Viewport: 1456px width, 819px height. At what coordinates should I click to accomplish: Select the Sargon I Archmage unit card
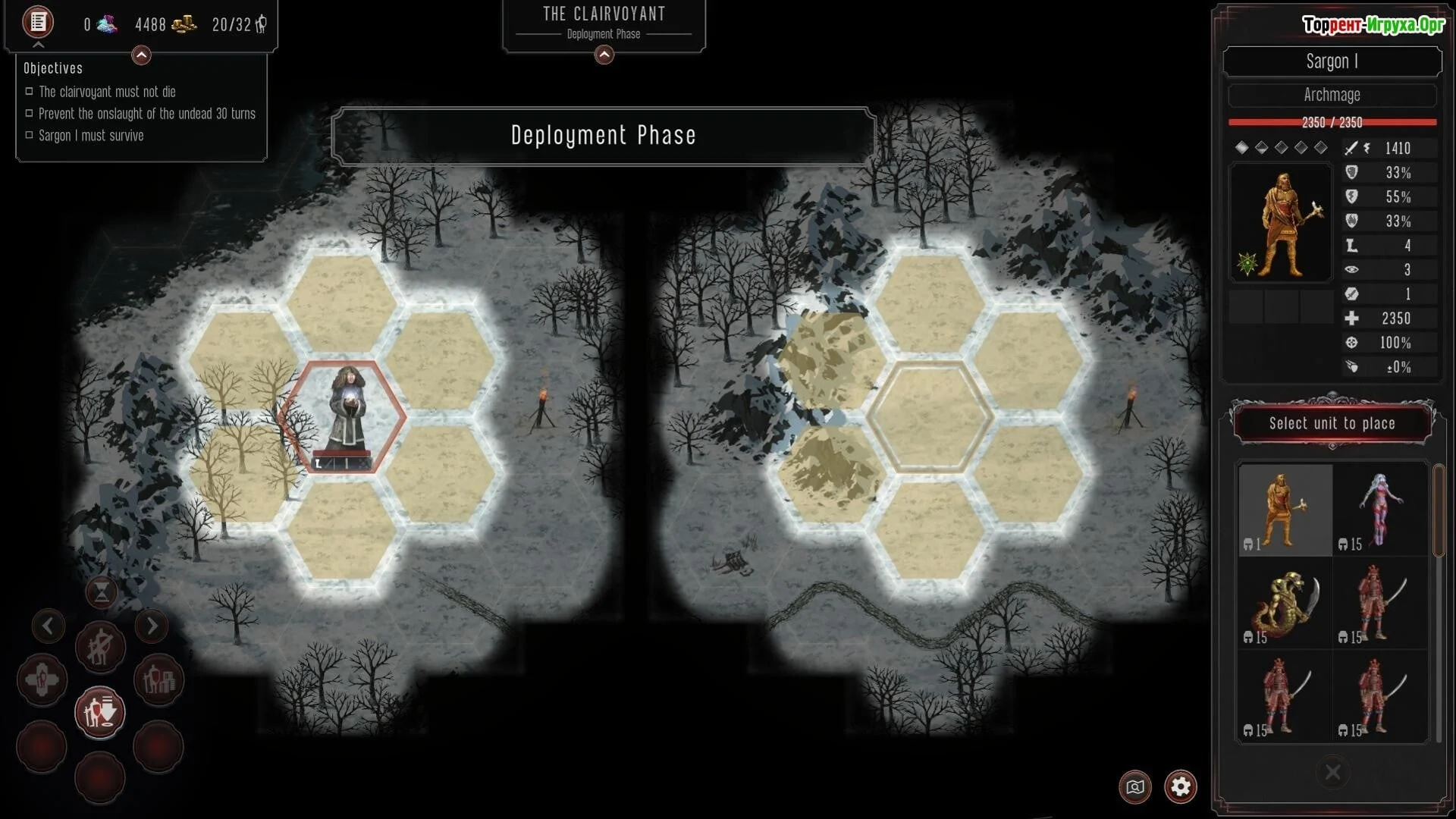pyautogui.click(x=1285, y=510)
